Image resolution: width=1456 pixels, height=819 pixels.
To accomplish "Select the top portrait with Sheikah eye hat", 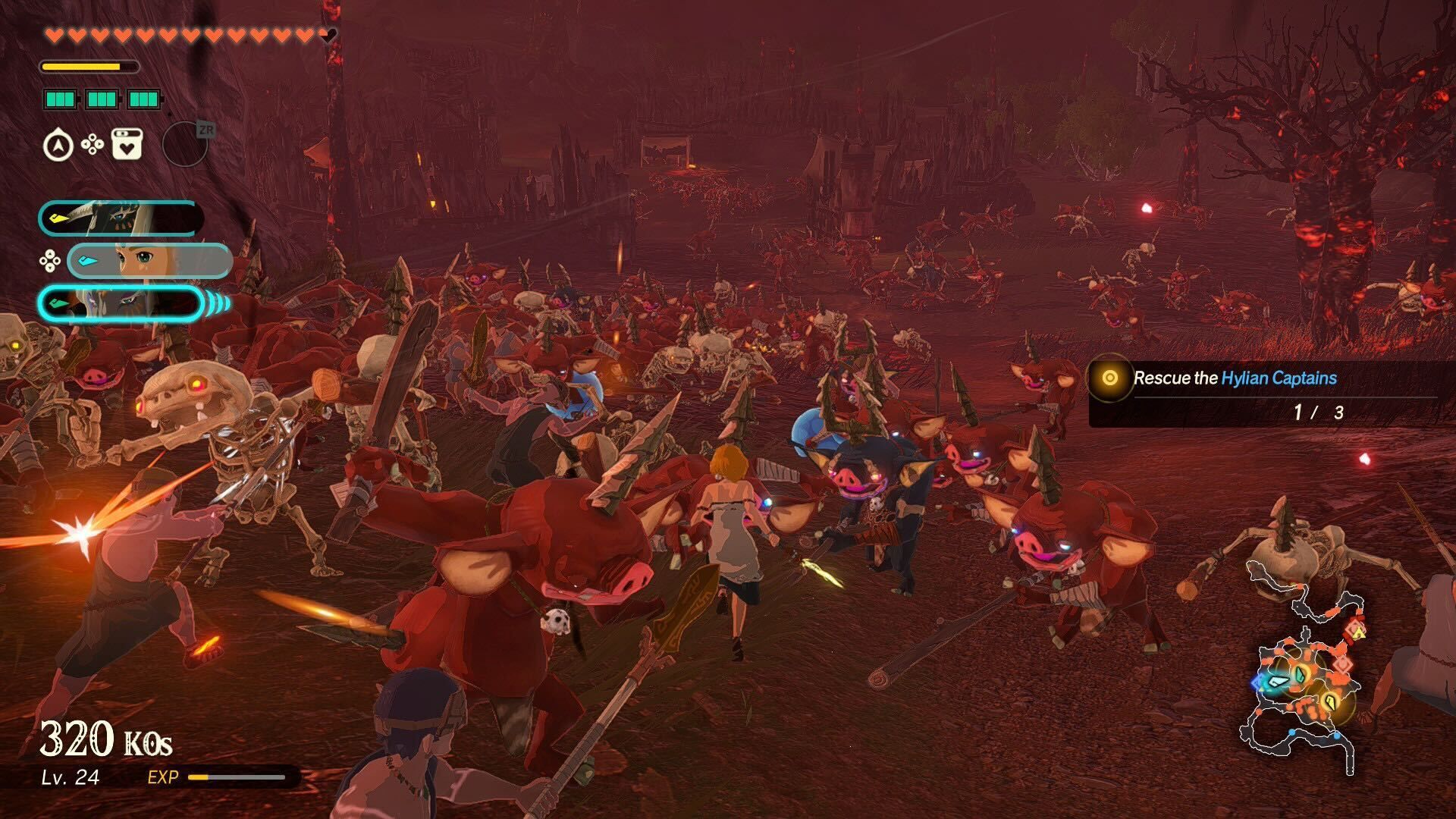I will coord(120,218).
